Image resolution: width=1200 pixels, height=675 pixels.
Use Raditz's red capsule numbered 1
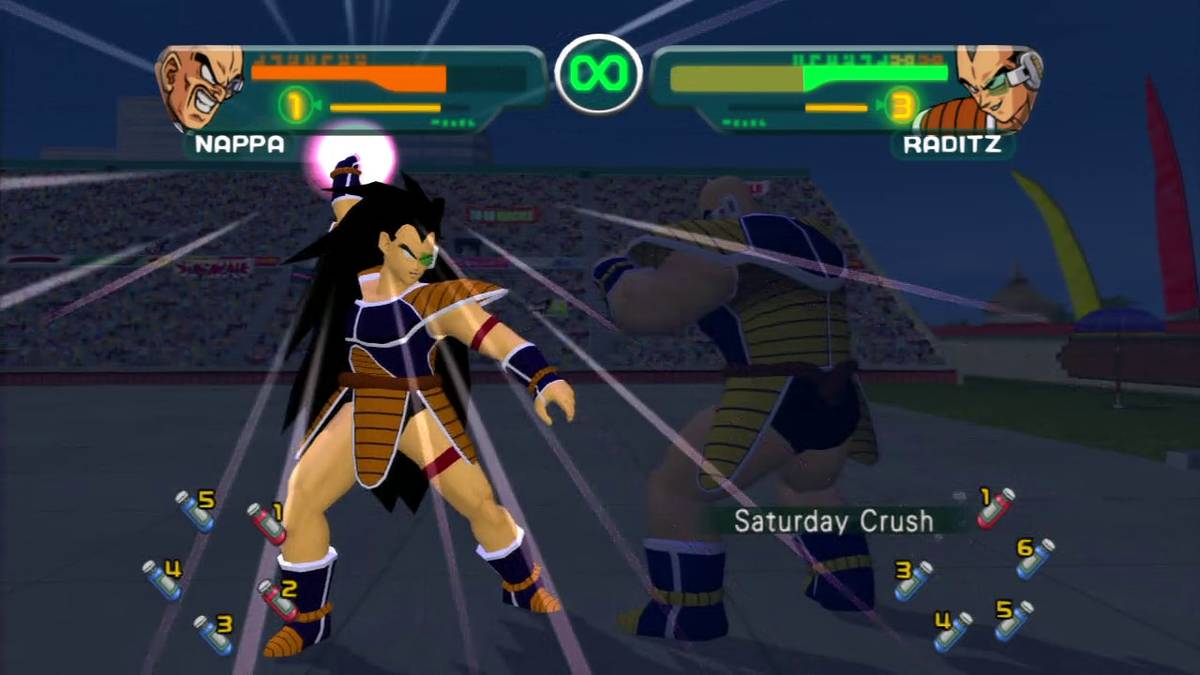[995, 507]
